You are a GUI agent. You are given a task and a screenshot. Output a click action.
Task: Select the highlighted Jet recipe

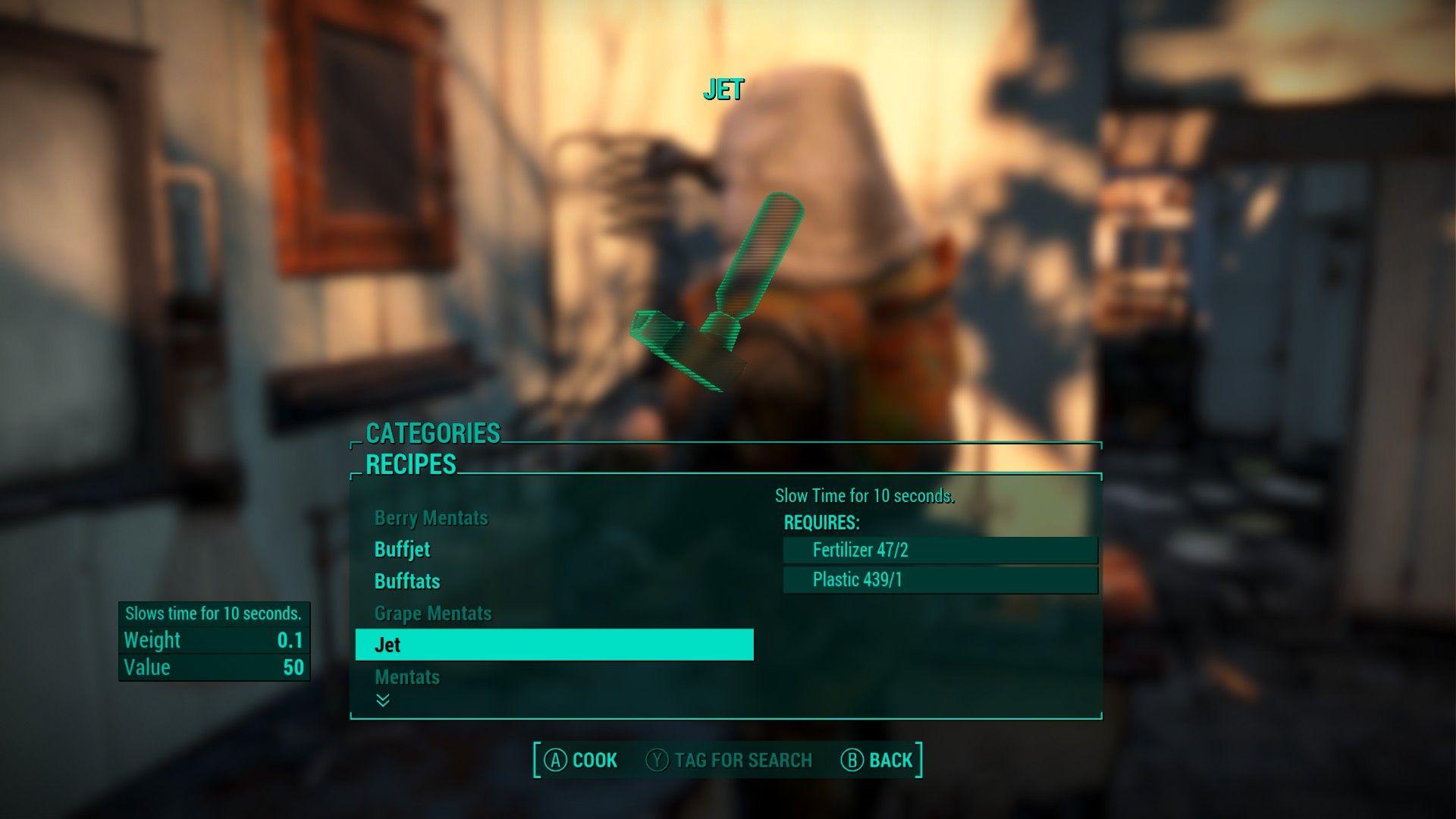tap(554, 645)
